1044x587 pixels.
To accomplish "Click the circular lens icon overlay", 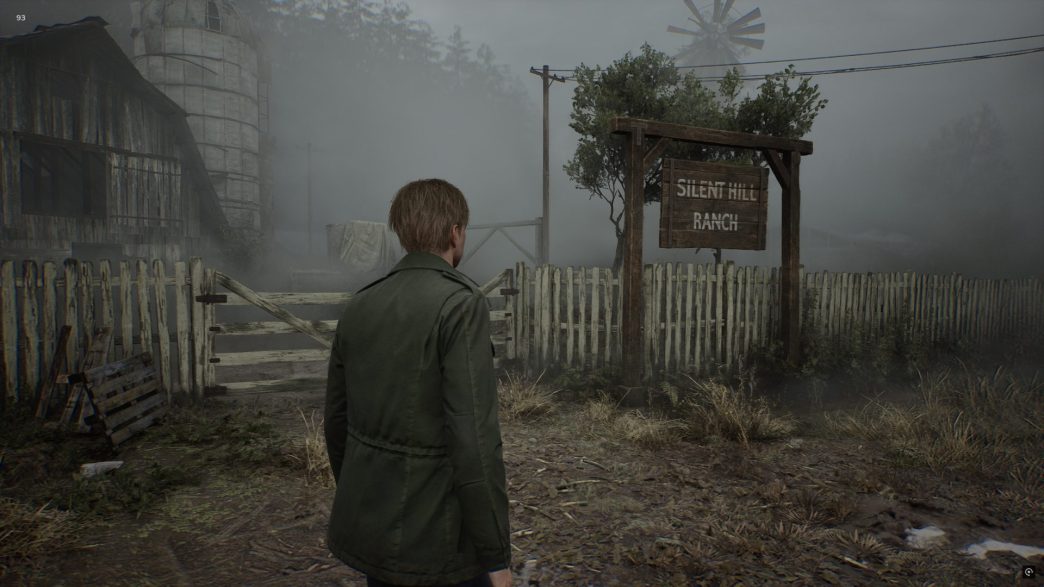I will coord(1028,572).
